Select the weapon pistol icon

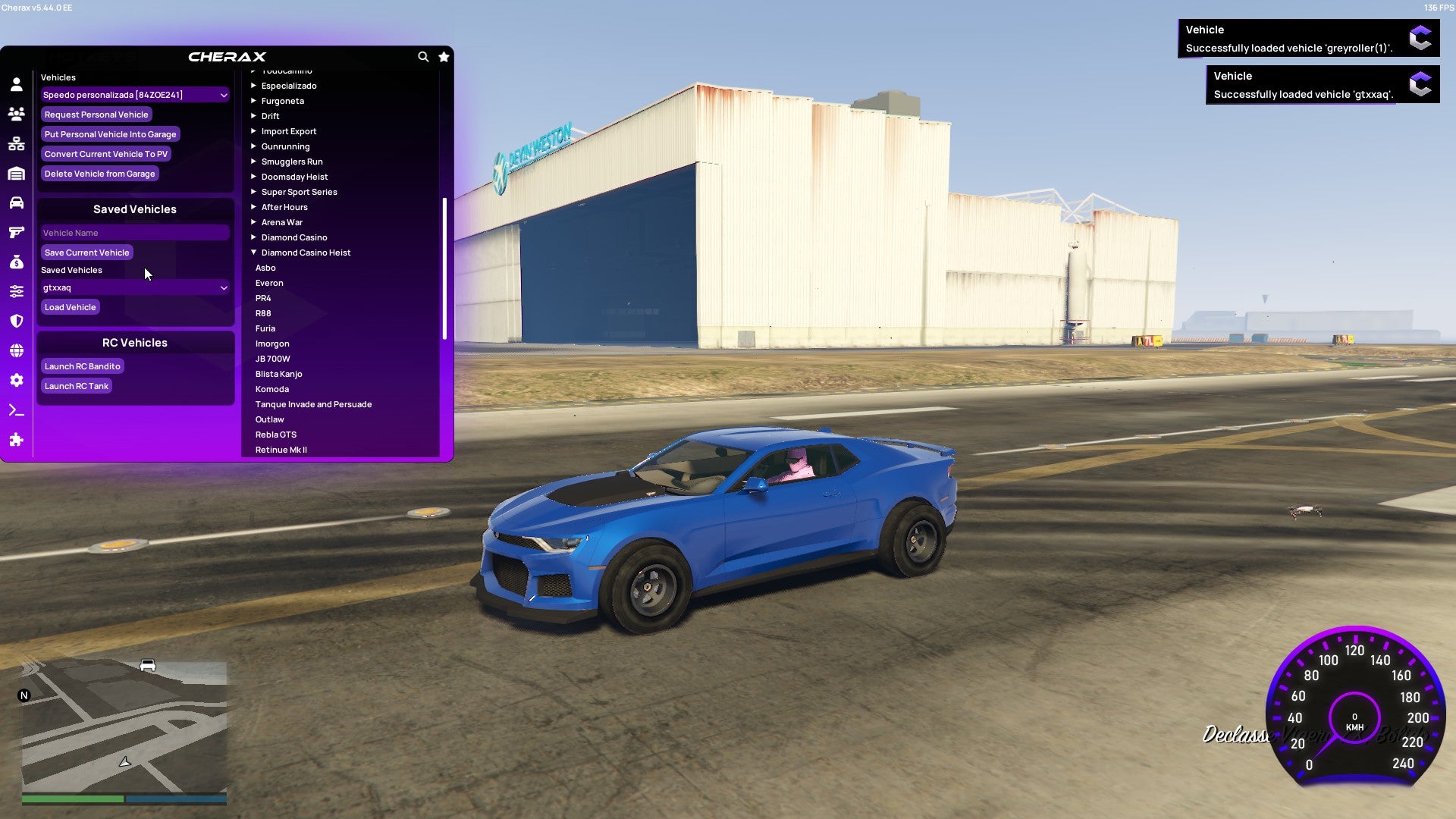click(x=17, y=232)
